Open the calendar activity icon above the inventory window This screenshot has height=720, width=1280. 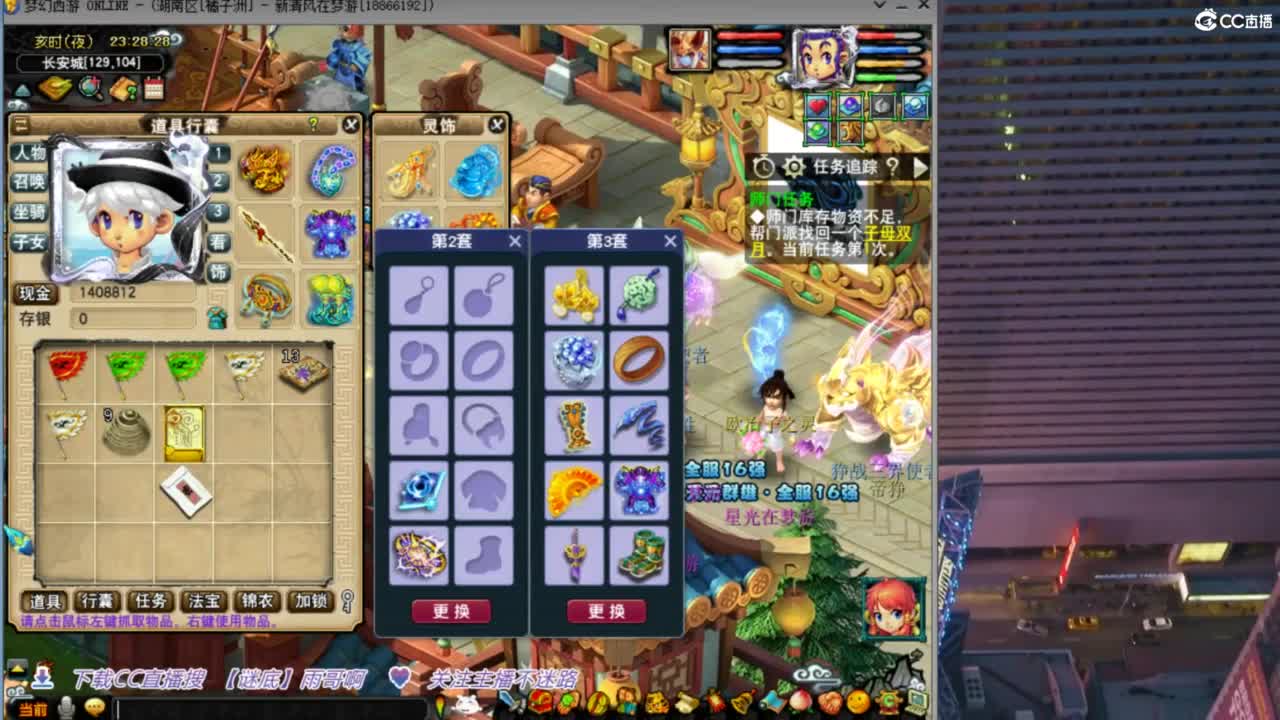[x=152, y=87]
